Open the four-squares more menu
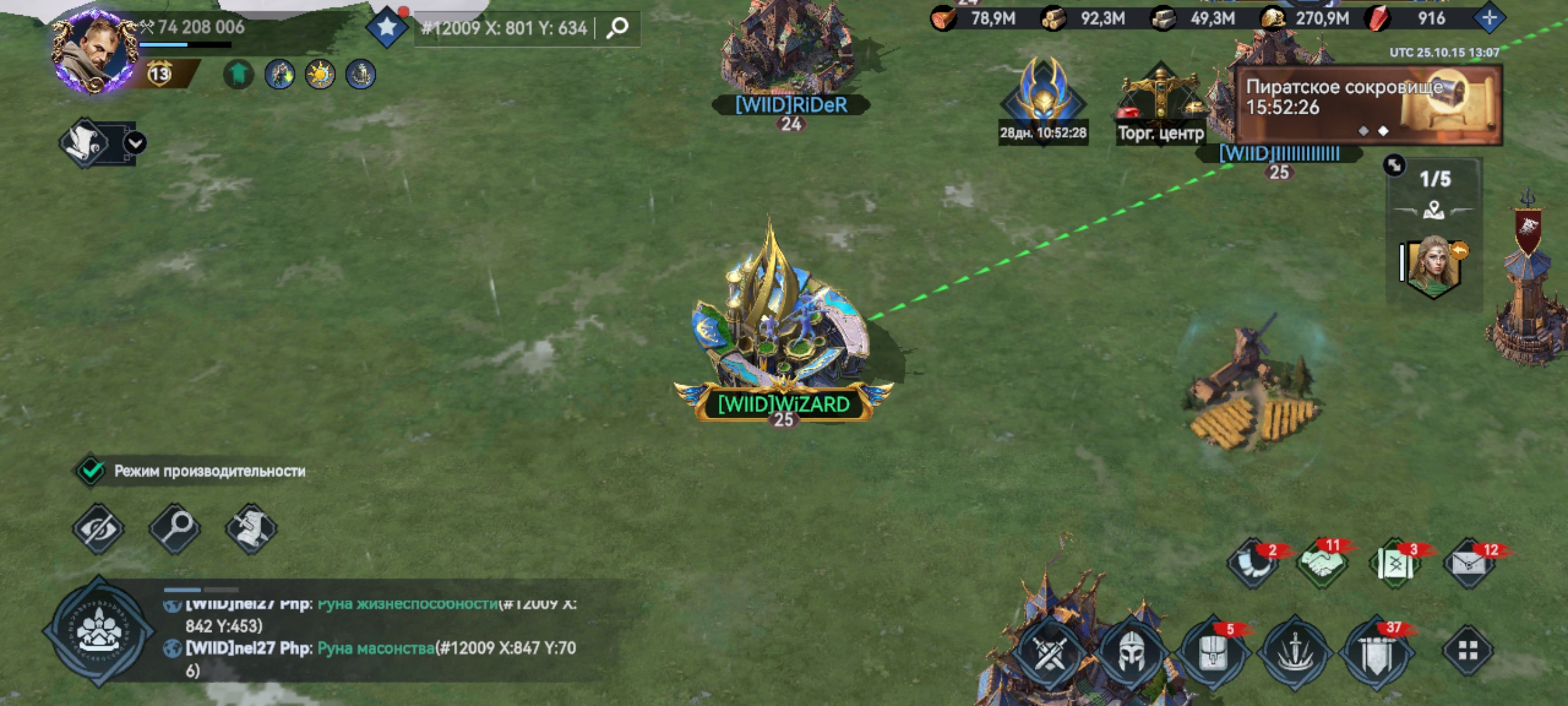1568x706 pixels. pyautogui.click(x=1467, y=650)
